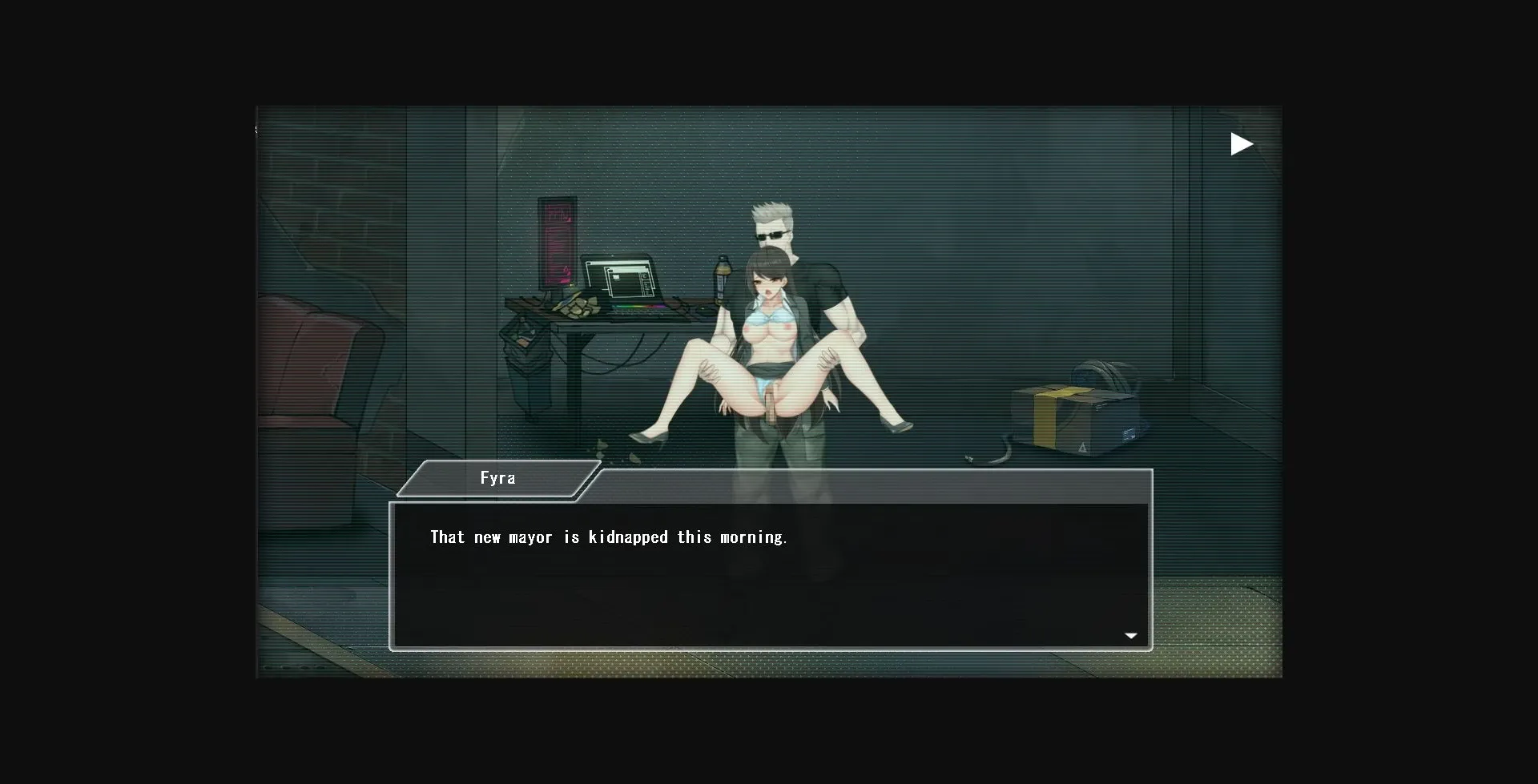
Task: Click the bottle on the desk
Action: [x=722, y=280]
